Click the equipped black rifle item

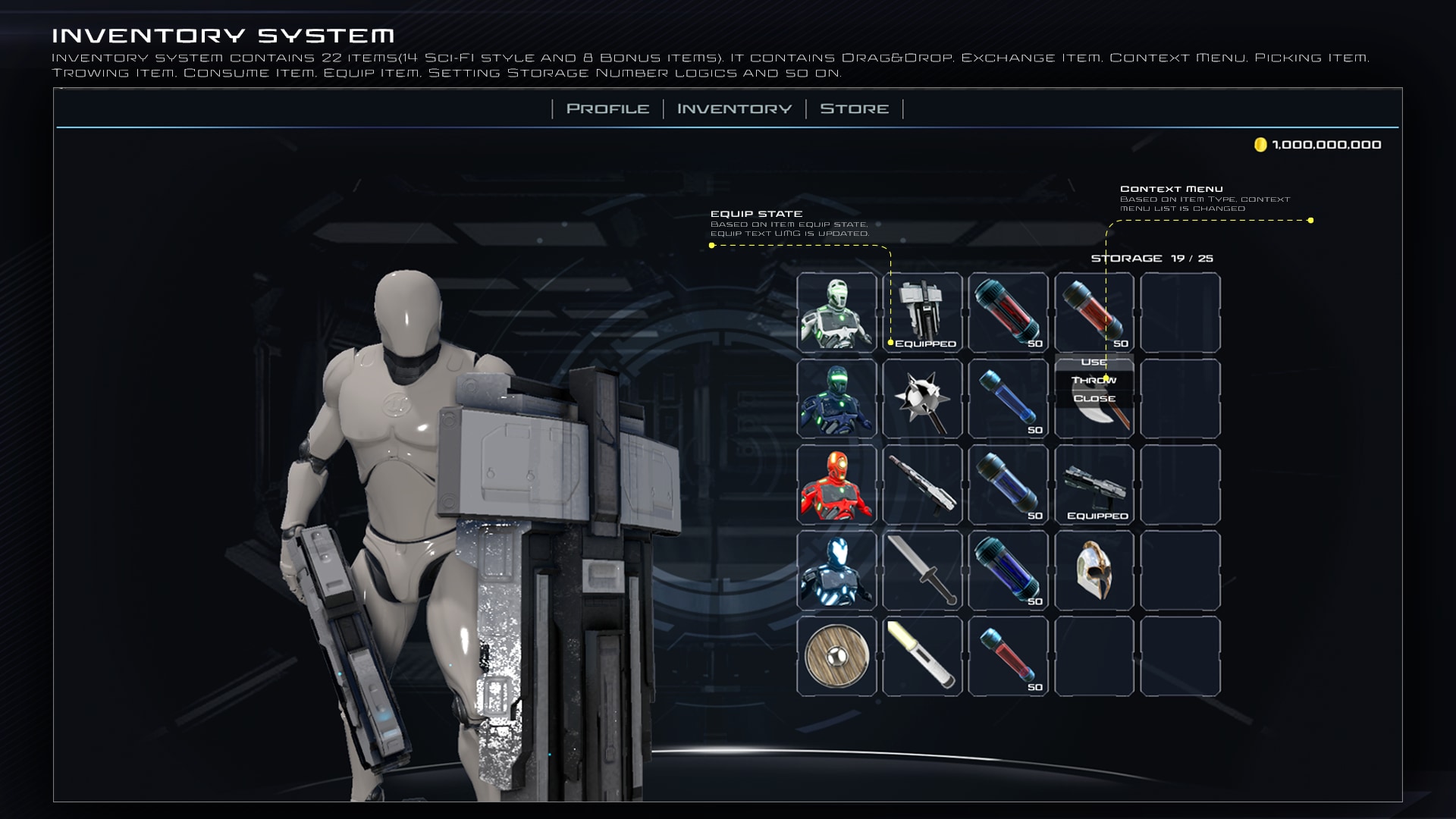pyautogui.click(x=922, y=311)
